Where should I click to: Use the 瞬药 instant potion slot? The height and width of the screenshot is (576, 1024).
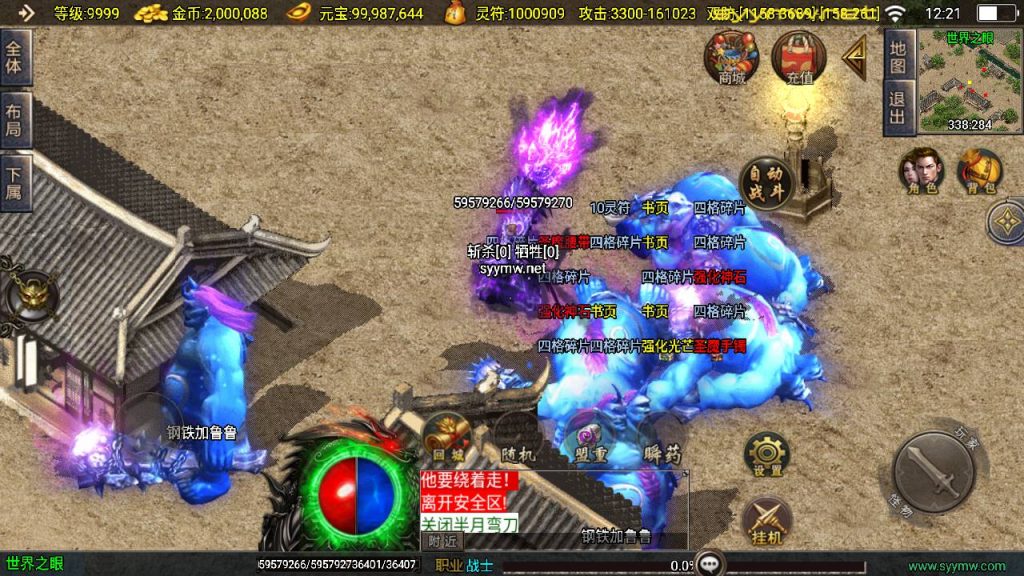pos(661,441)
